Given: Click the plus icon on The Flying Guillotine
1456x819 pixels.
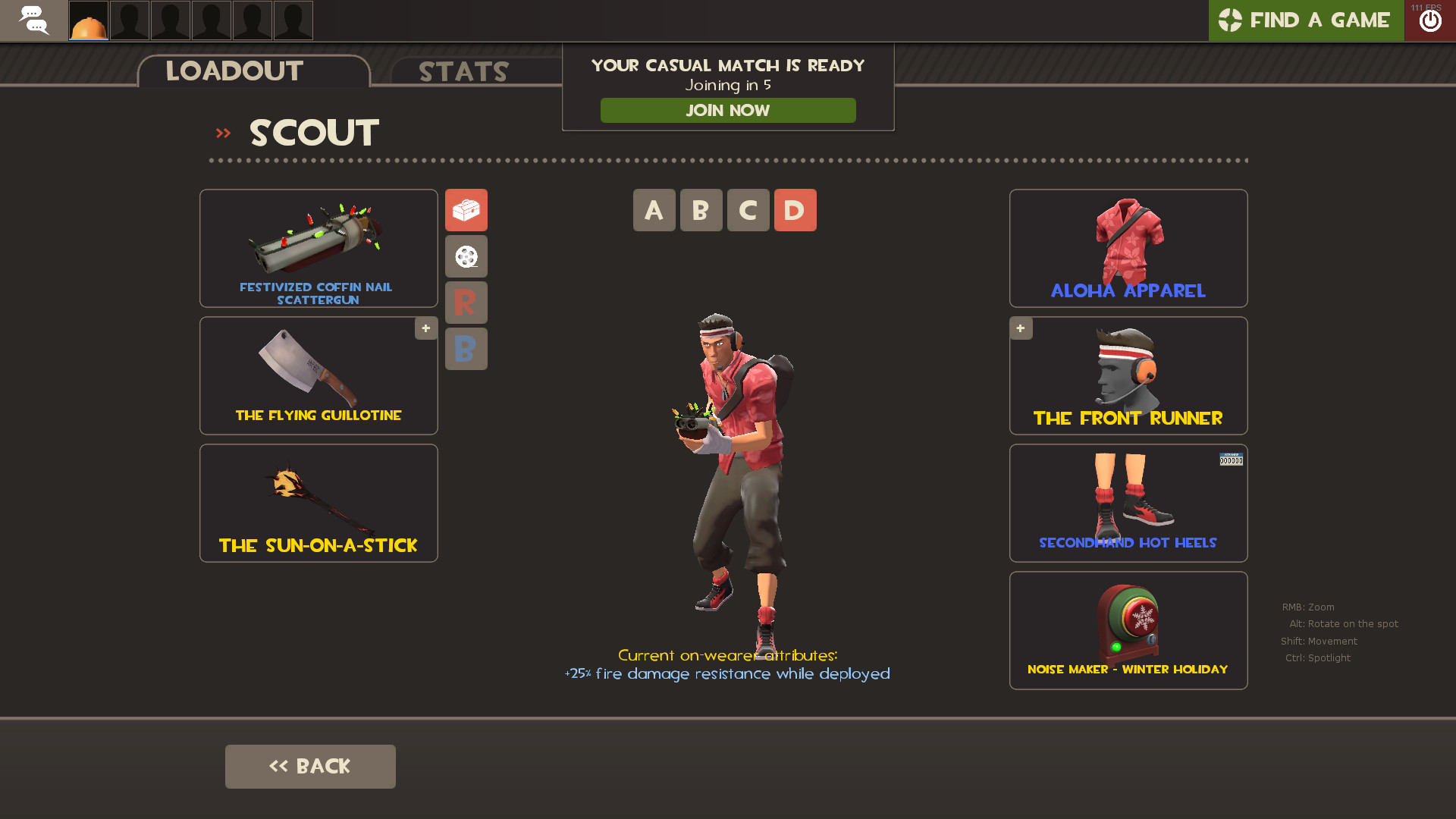Looking at the screenshot, I should (425, 328).
